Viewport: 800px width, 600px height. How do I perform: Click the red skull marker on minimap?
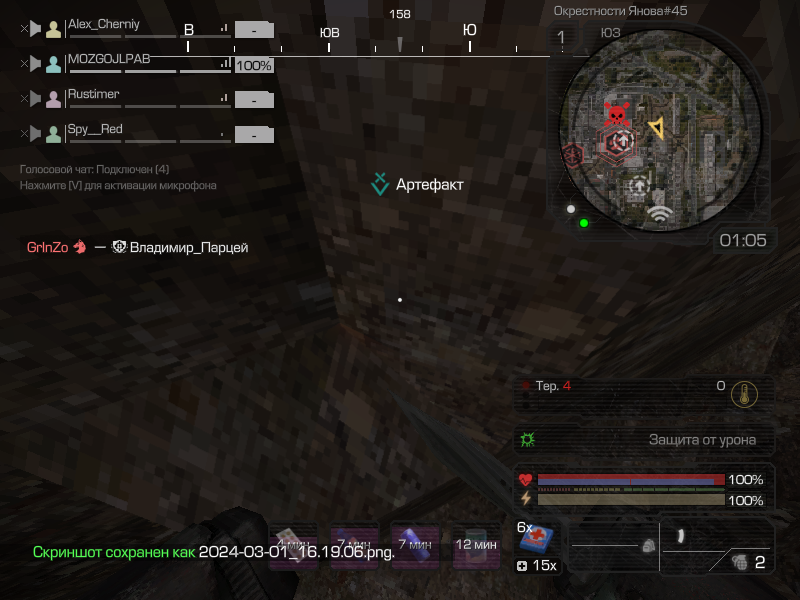tap(617, 115)
